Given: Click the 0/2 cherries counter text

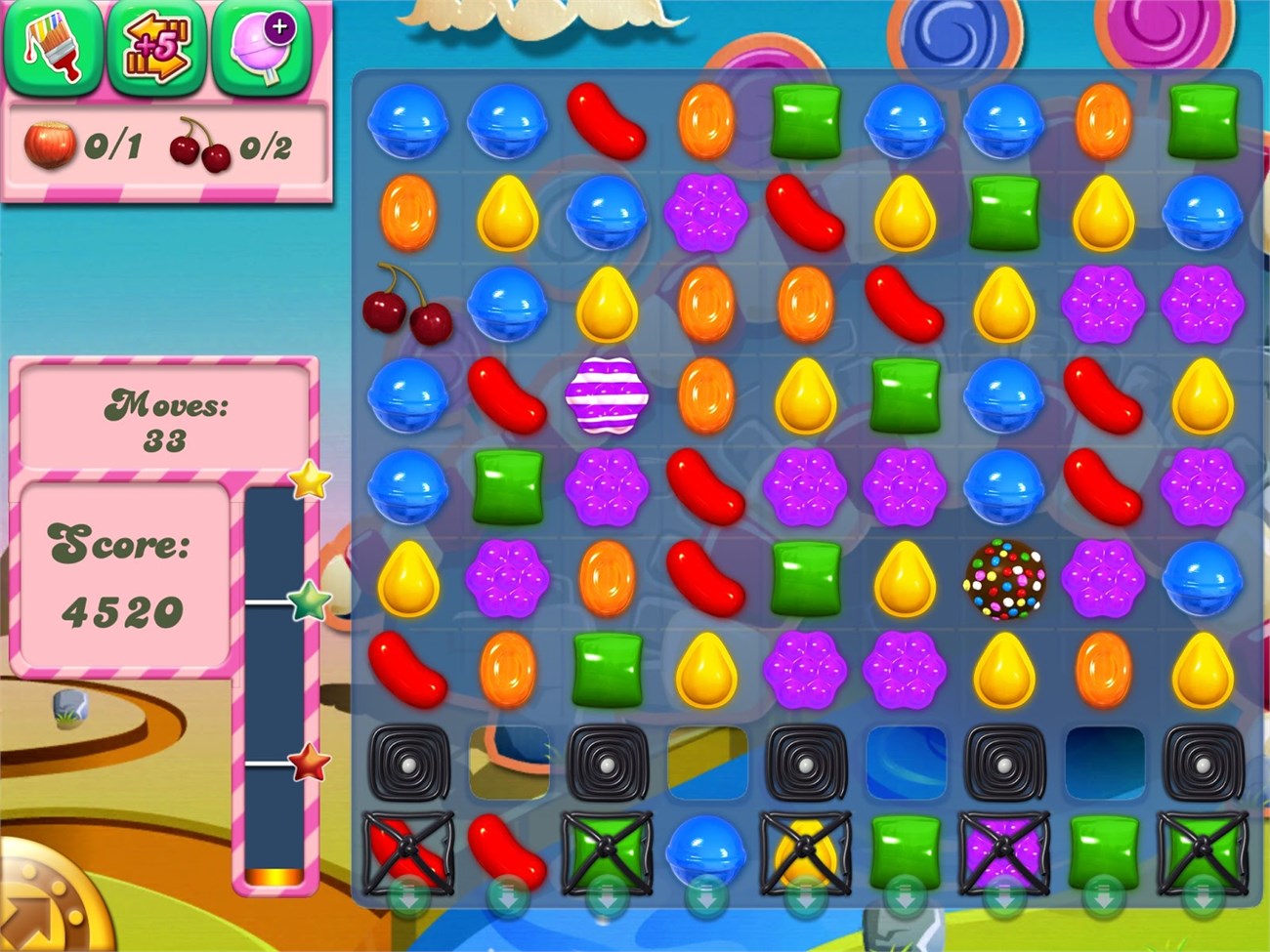Looking at the screenshot, I should tap(266, 148).
